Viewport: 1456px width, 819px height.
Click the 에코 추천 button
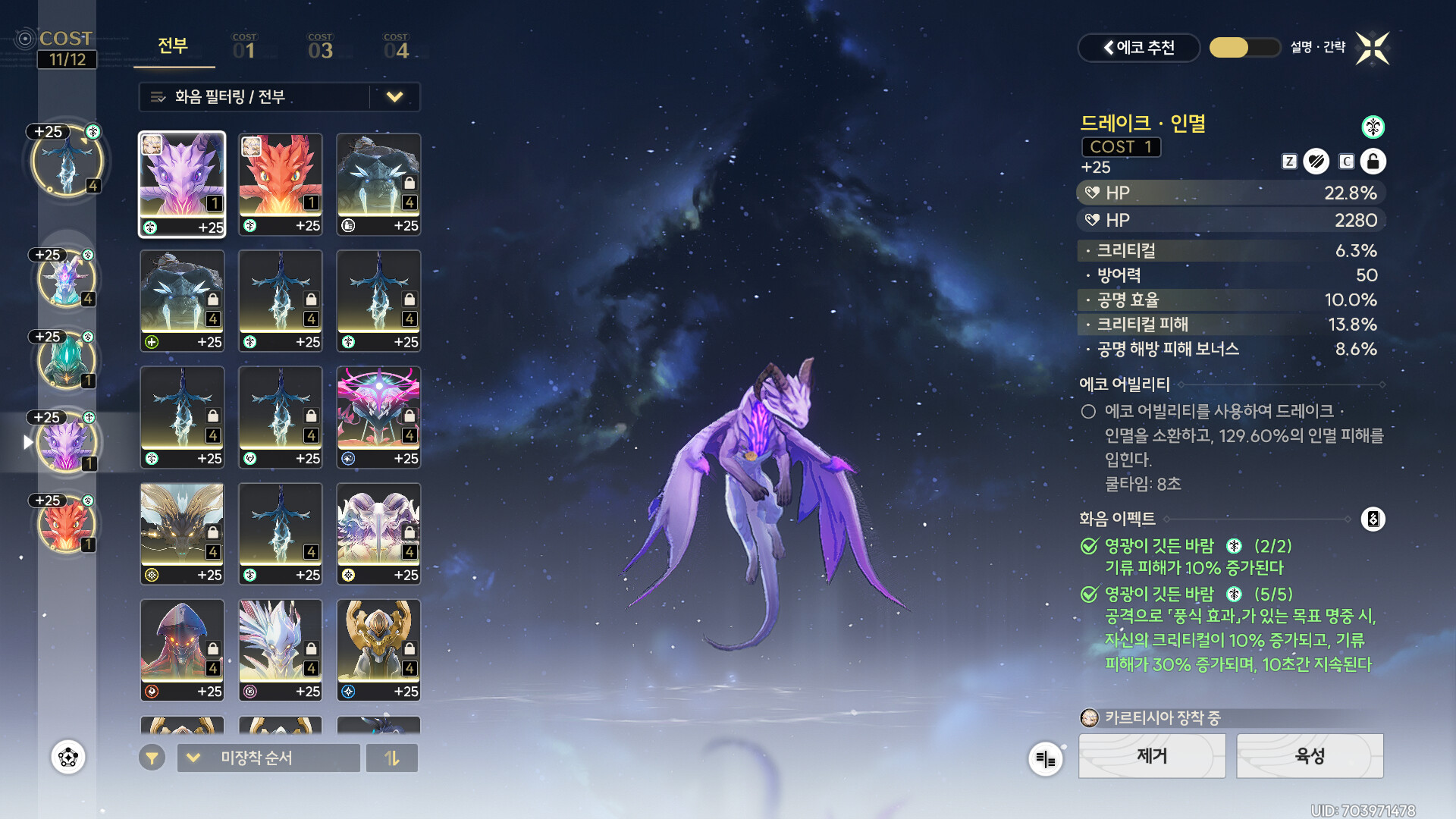tap(1138, 48)
